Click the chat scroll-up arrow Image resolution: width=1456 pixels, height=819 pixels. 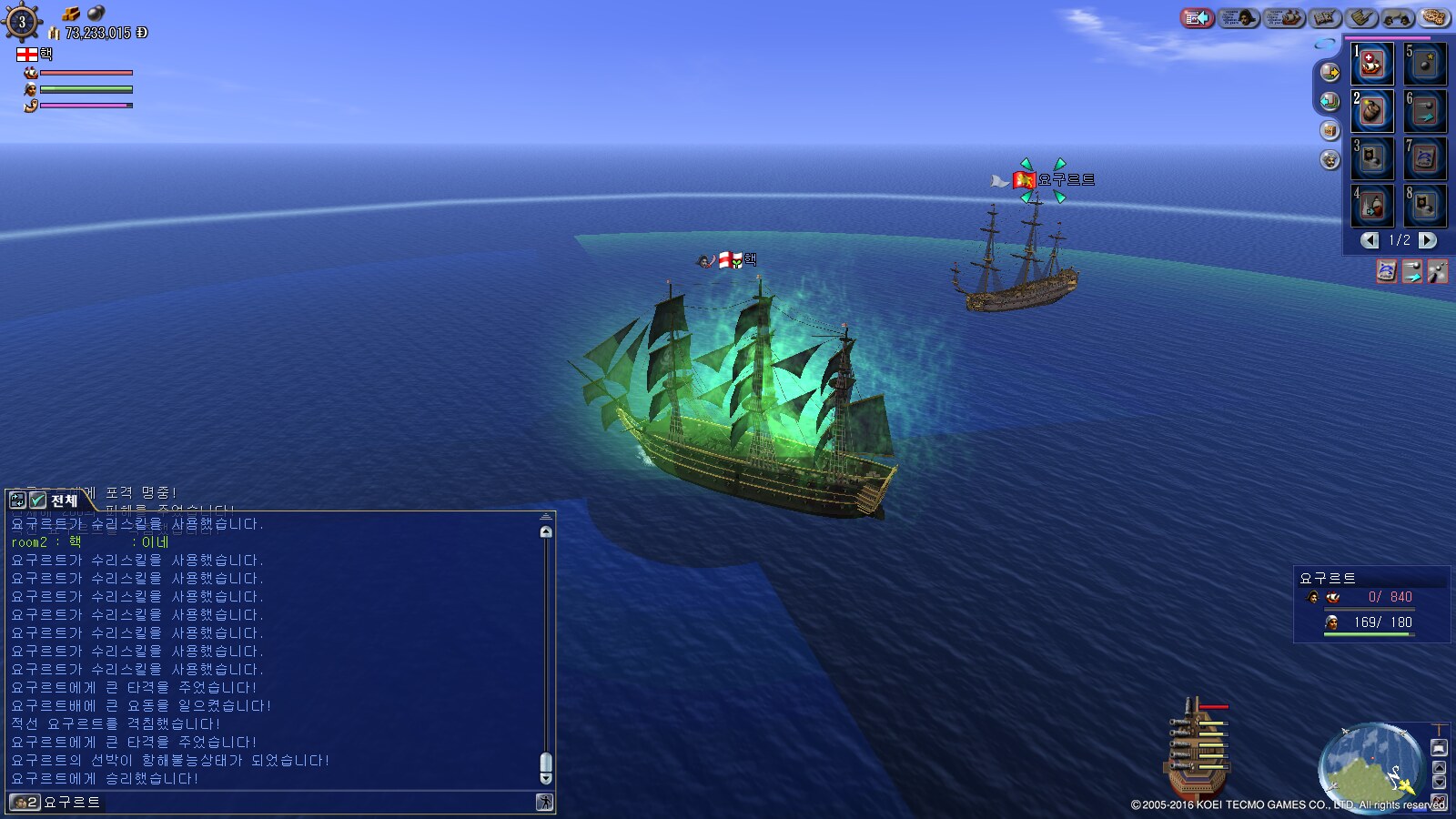tap(546, 531)
